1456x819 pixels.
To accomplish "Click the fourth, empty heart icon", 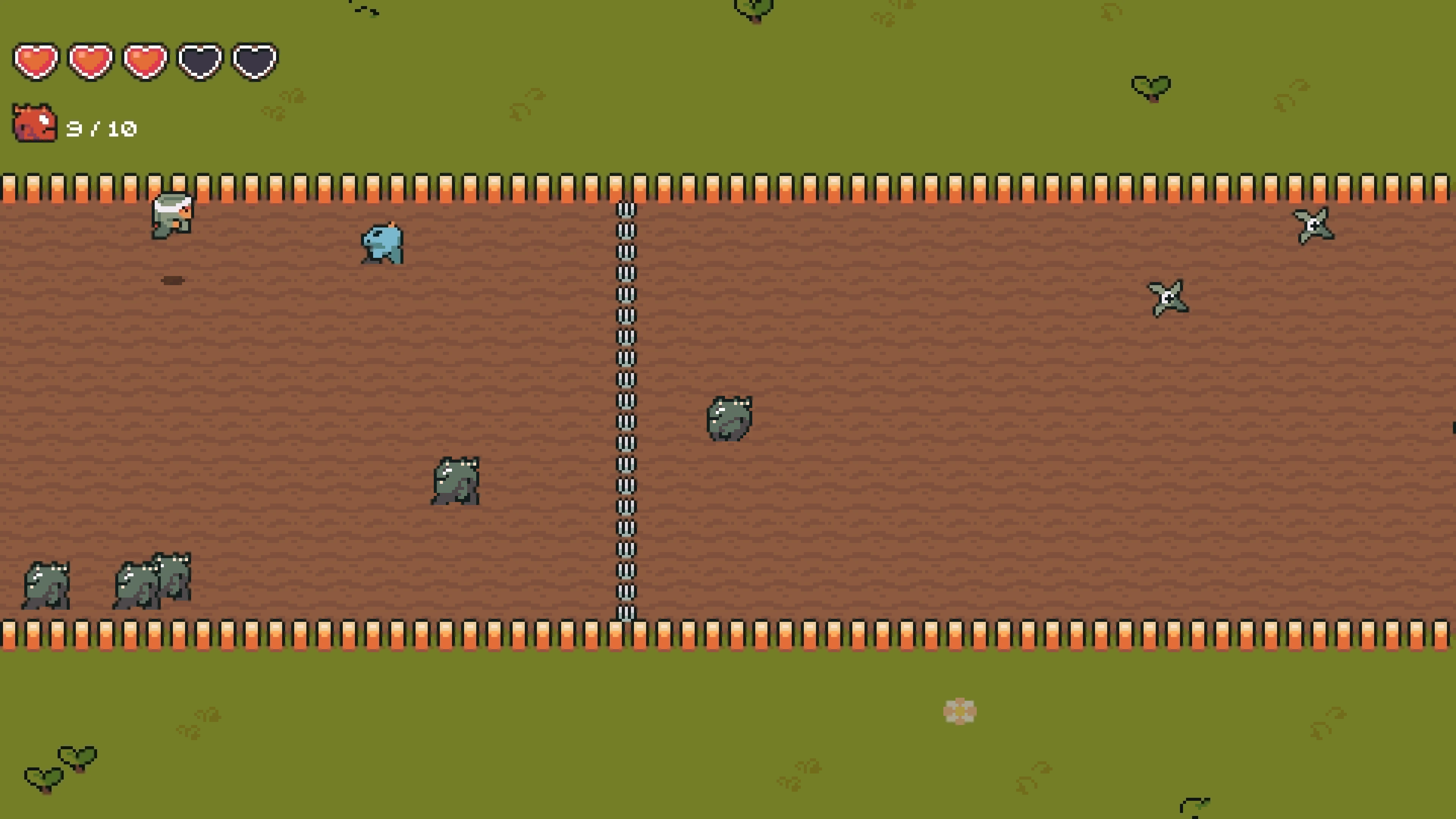I will 199,61.
